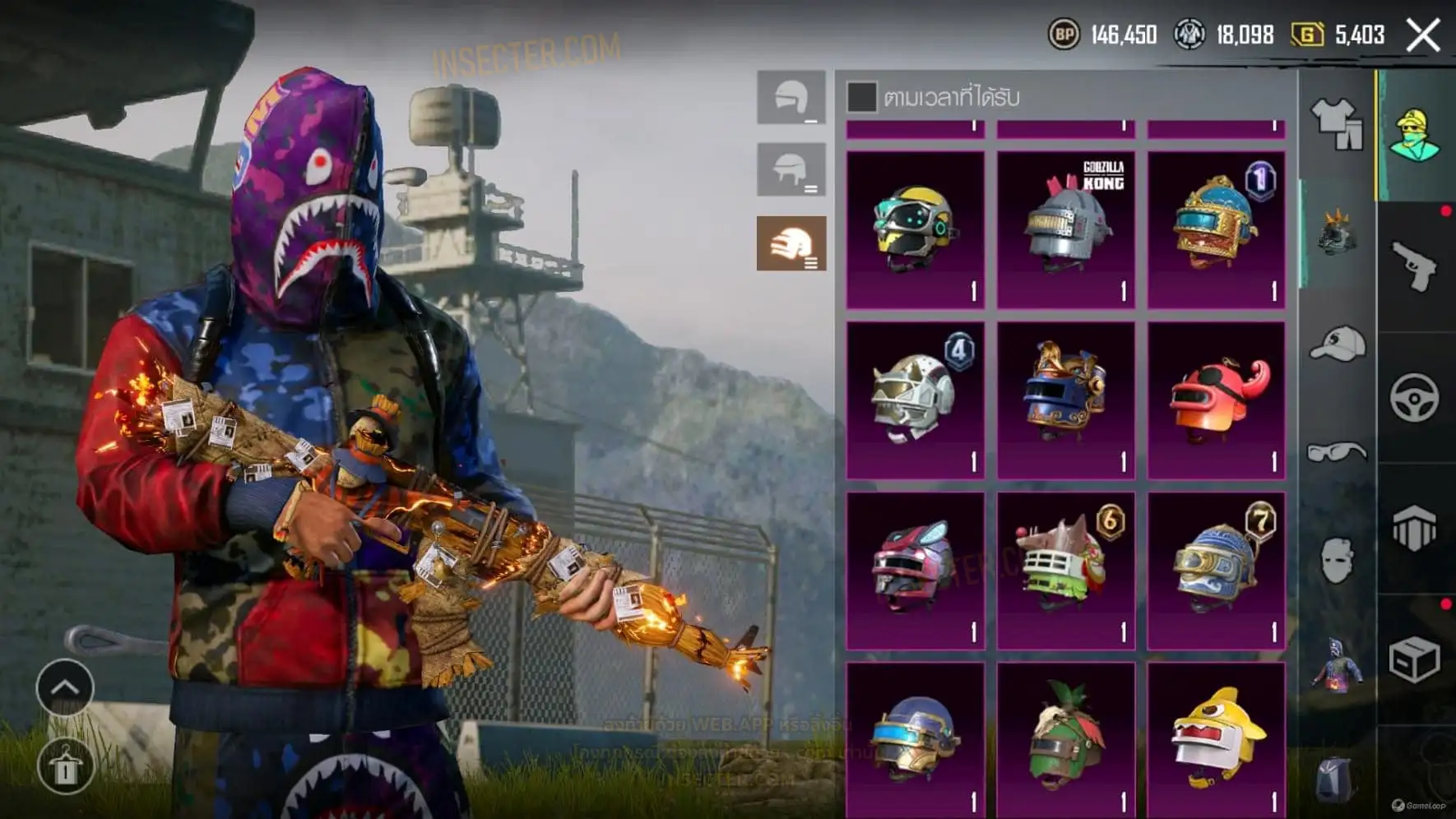Switch to level 2 helmet filter
1456x819 pixels.
coord(791,170)
